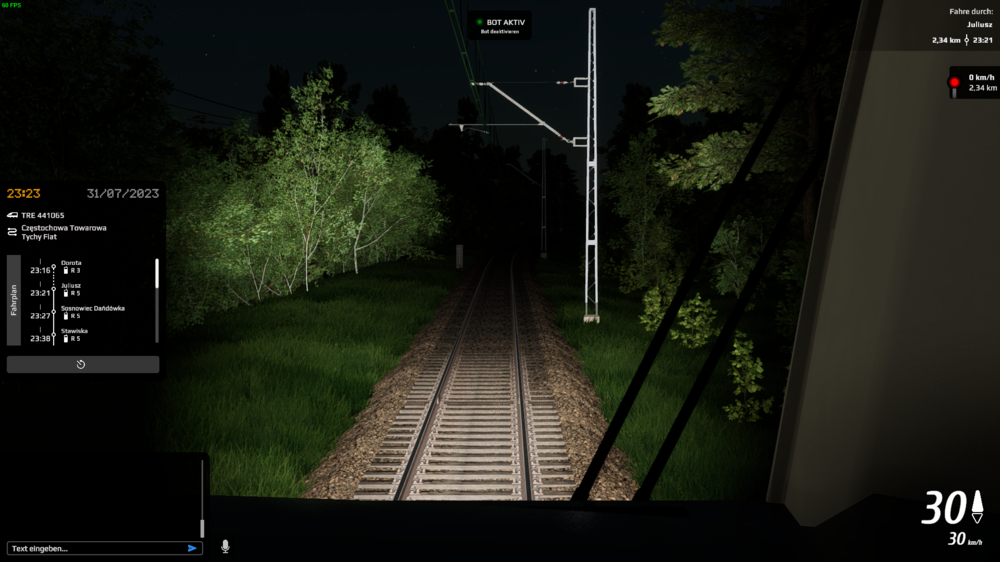
Task: Open the Fahrplan side tab
Action: (x=14, y=300)
